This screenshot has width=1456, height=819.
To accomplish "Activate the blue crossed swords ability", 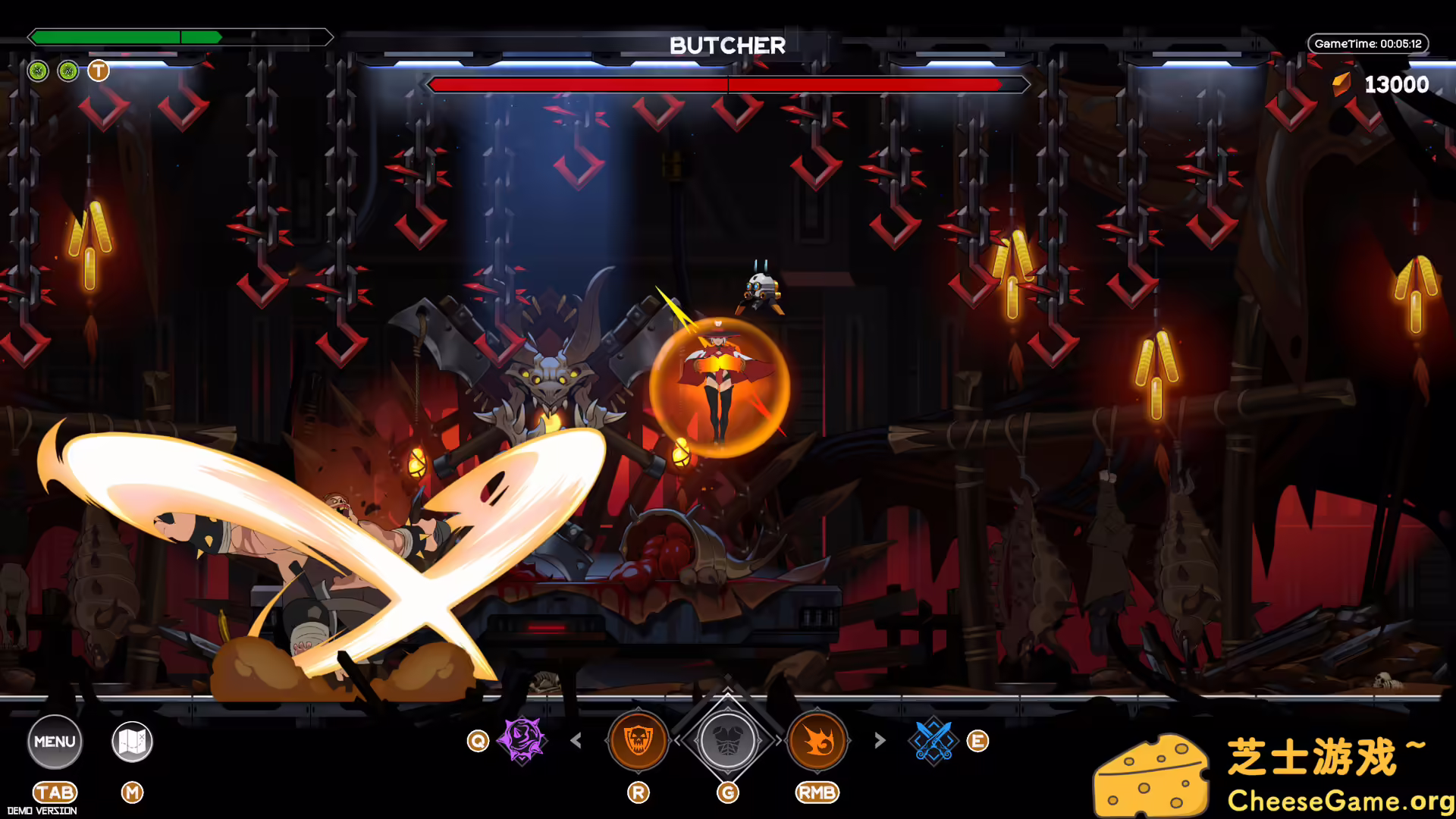I will tap(934, 740).
